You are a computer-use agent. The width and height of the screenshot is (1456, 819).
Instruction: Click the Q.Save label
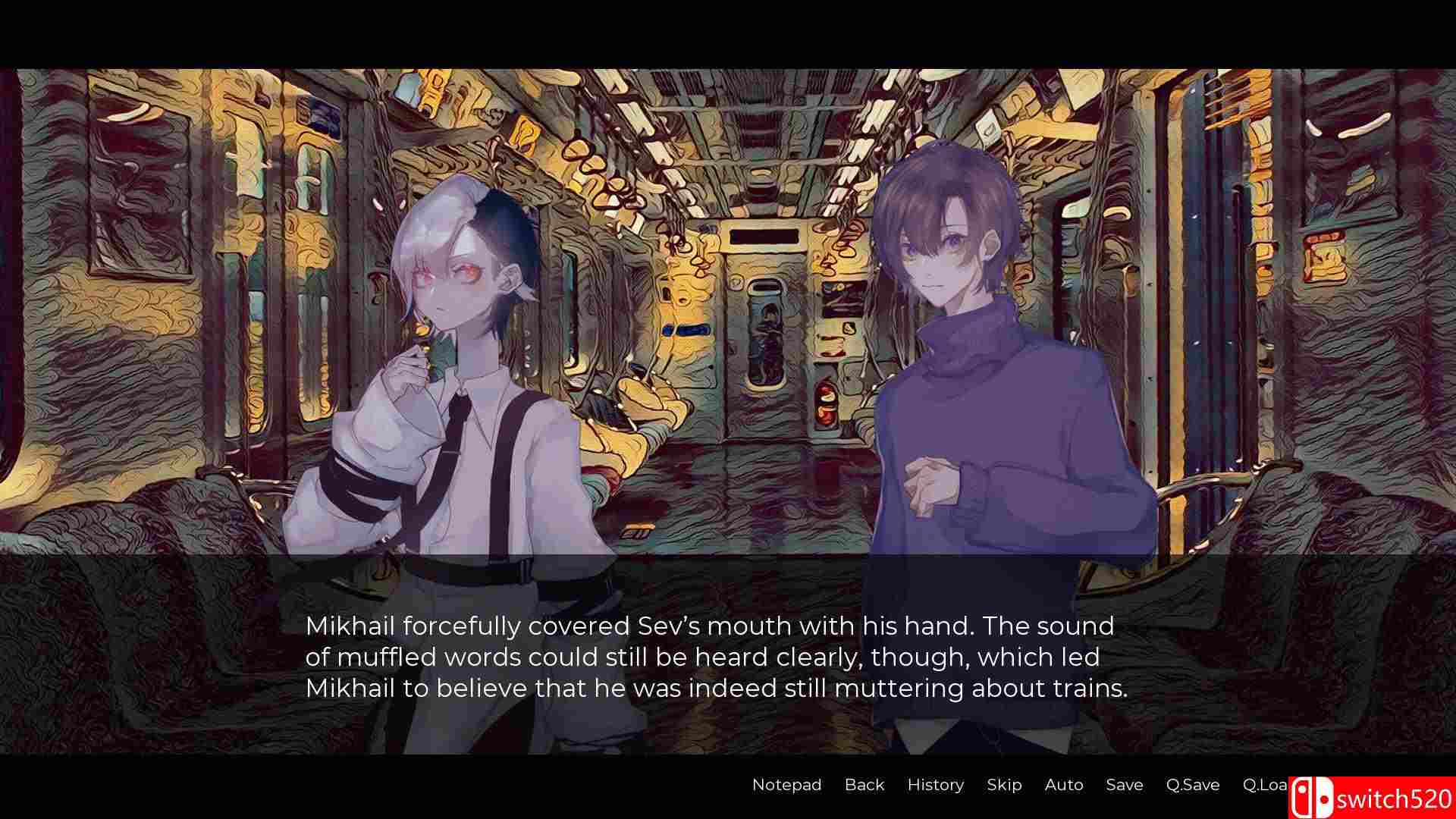click(x=1192, y=785)
